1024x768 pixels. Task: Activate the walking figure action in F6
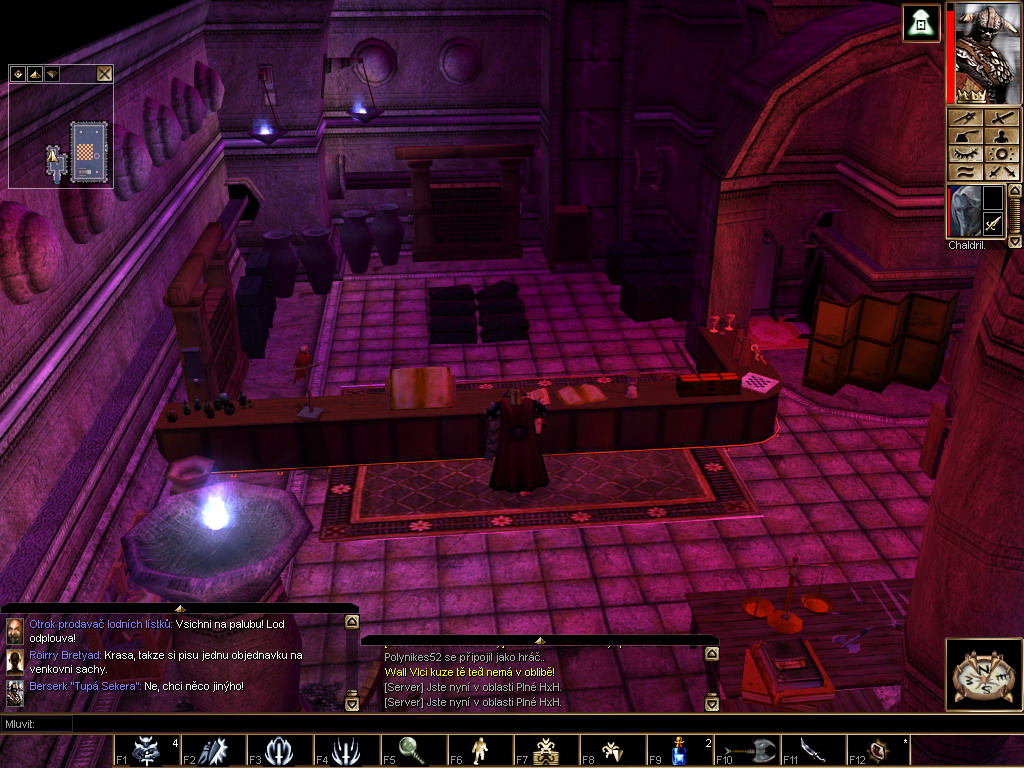478,750
